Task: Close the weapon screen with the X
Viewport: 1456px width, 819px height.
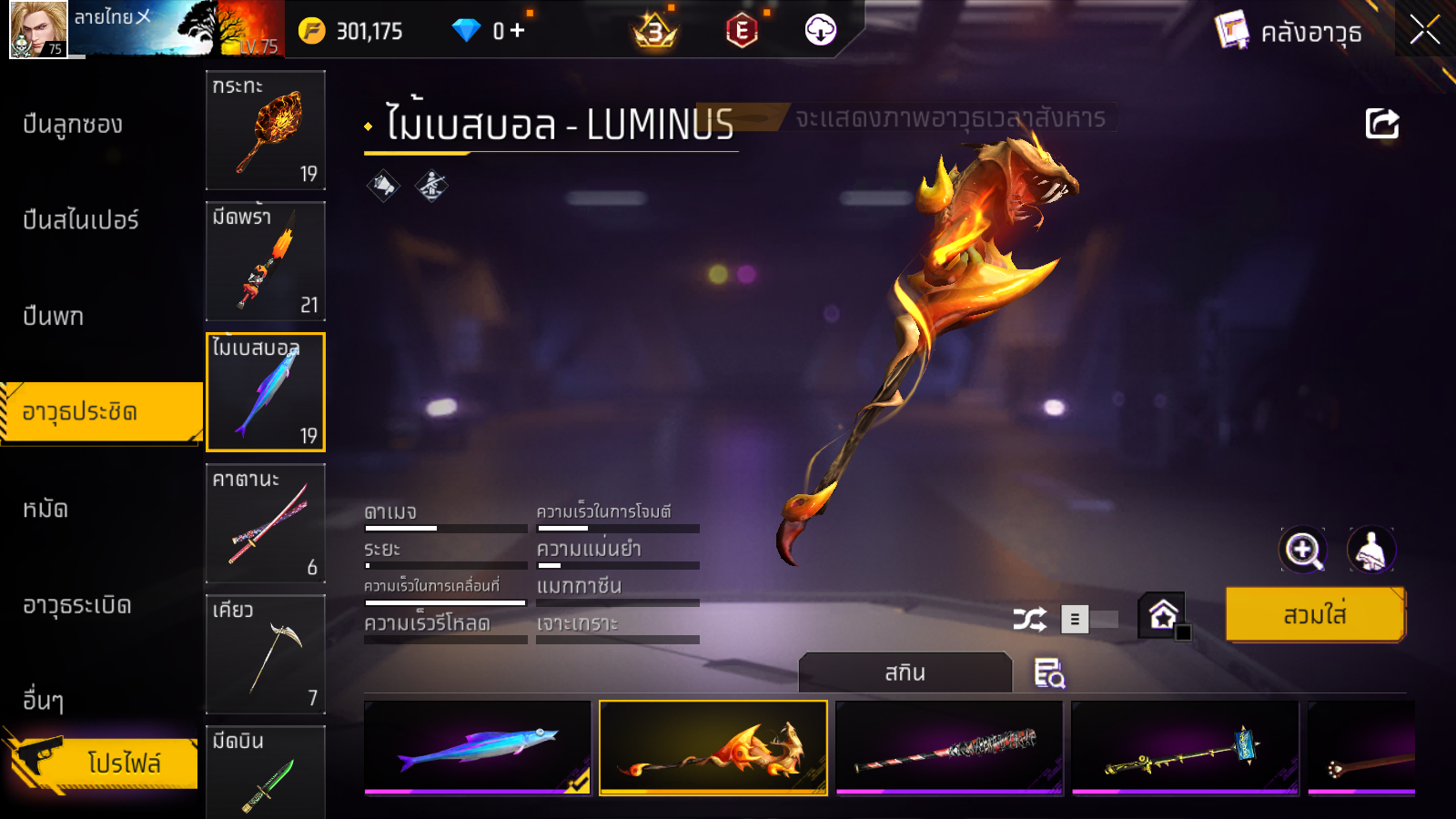Action: pos(1424,31)
